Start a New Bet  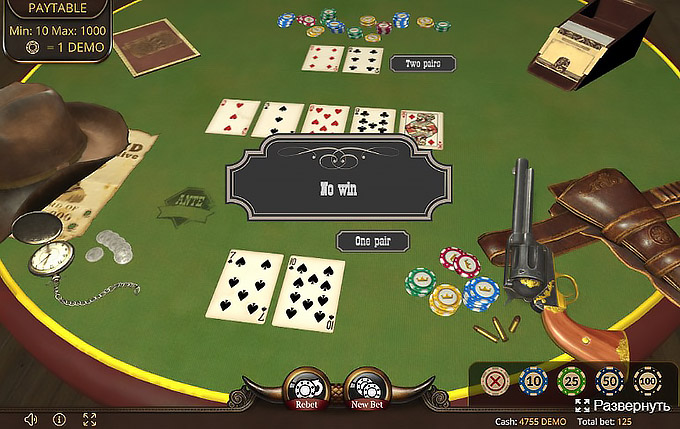click(x=367, y=389)
